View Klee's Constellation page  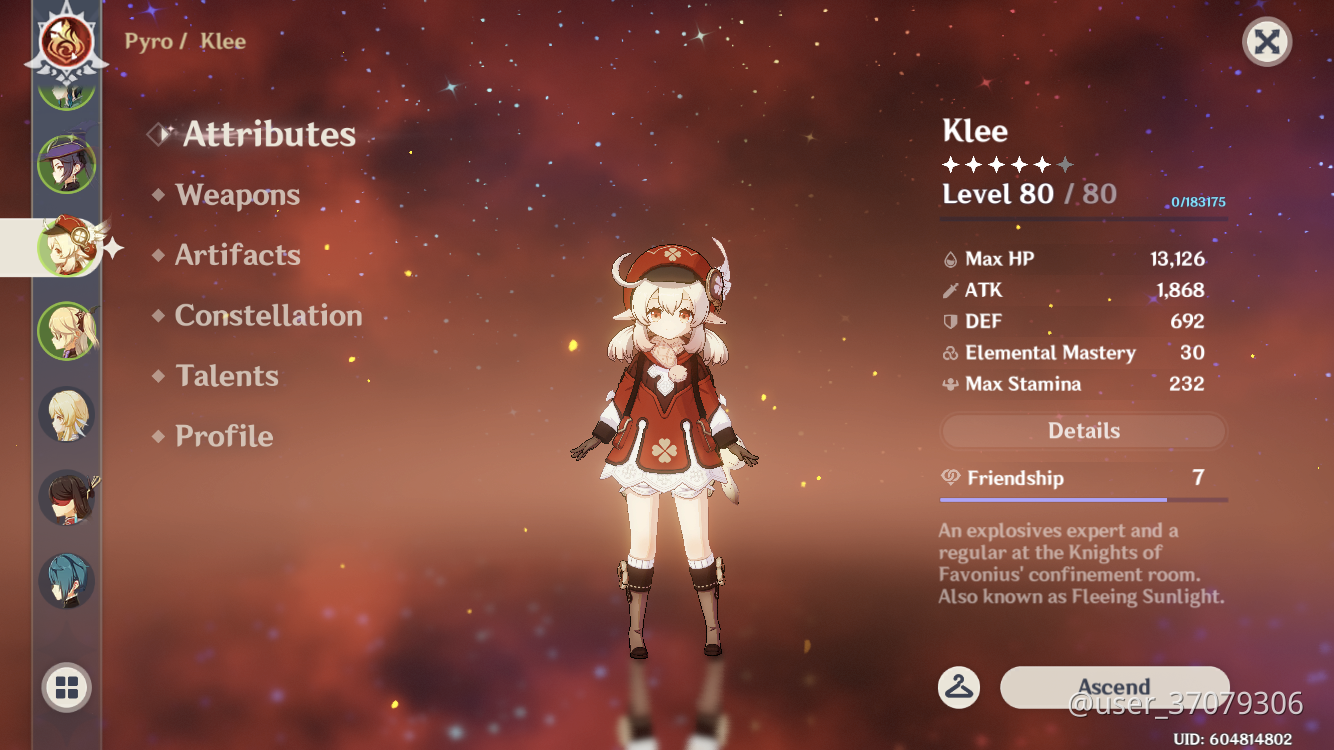pyautogui.click(x=267, y=316)
